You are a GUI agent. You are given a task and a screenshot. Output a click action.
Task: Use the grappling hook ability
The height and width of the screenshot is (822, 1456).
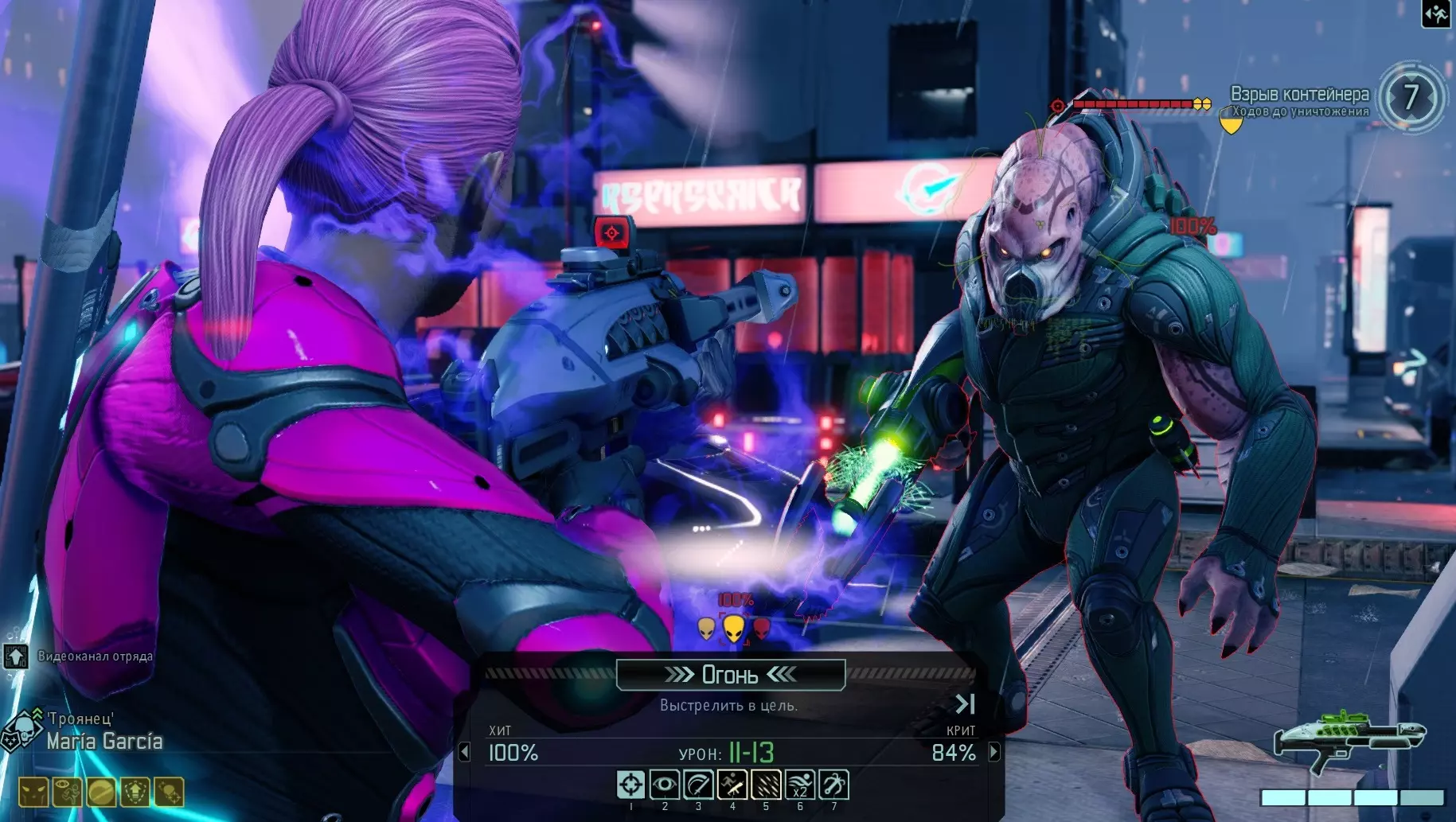point(833,785)
